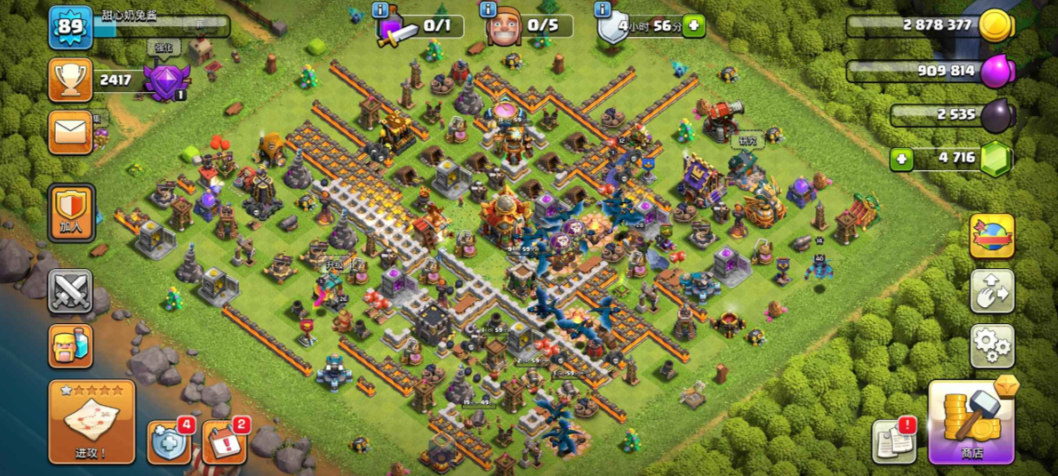Open the crossed swords button
Screen dimensions: 1058x476
(x=71, y=292)
